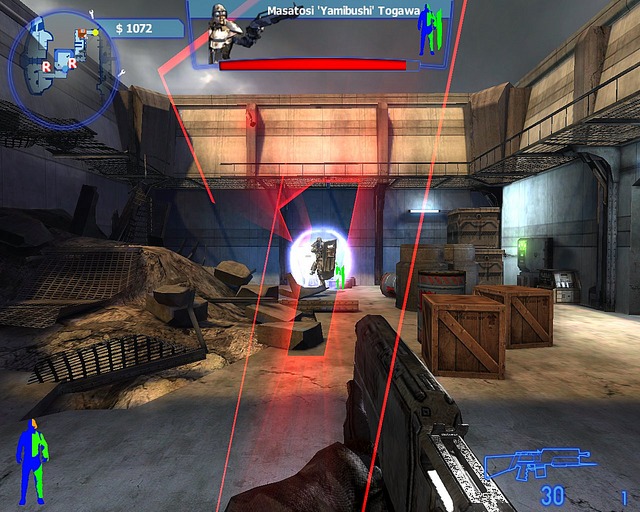Open the player body status silhouette

(32, 460)
